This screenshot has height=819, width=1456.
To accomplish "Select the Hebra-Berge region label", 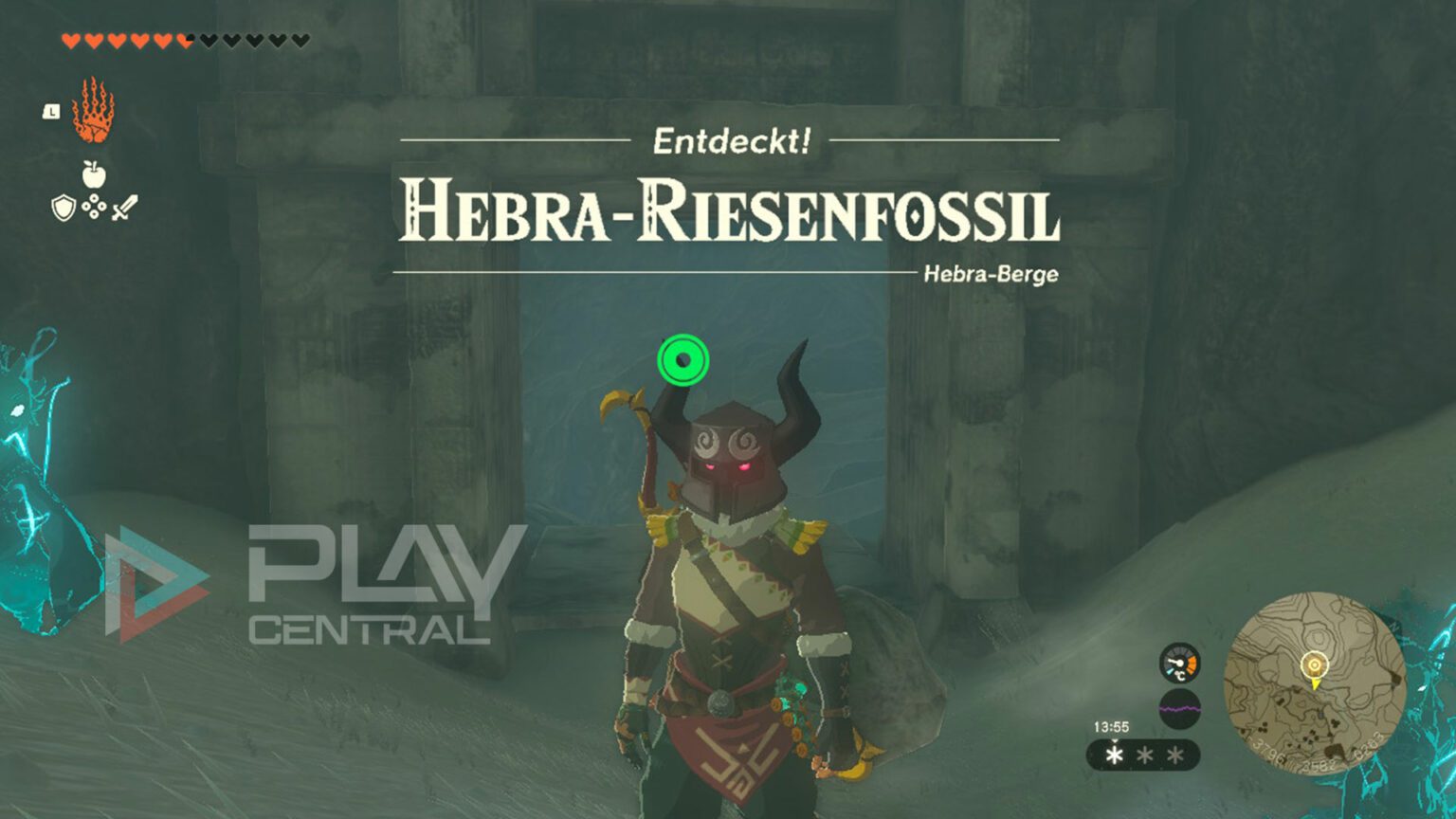I will tap(992, 273).
